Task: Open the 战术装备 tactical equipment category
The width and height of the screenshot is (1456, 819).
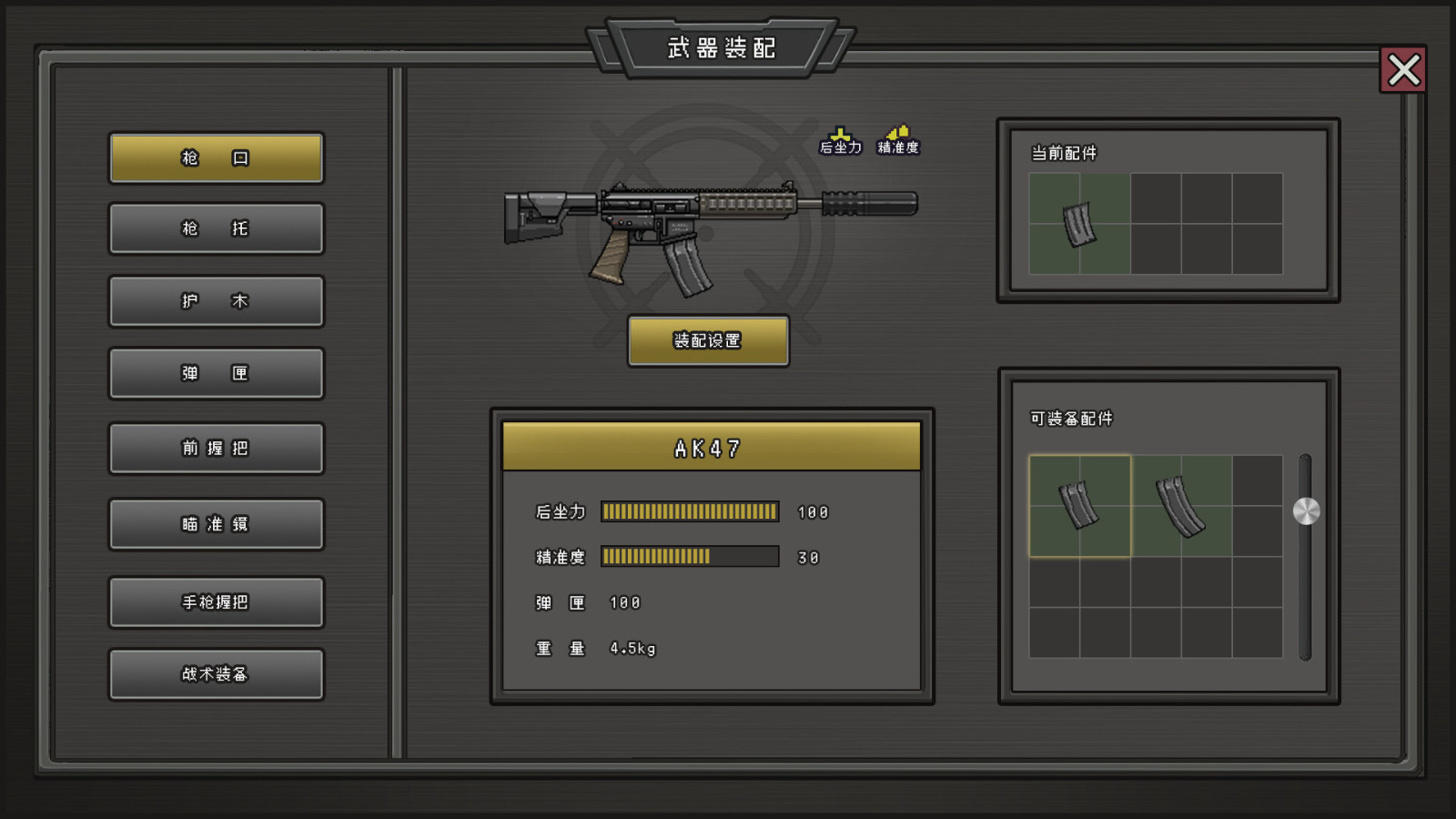Action: click(x=216, y=674)
